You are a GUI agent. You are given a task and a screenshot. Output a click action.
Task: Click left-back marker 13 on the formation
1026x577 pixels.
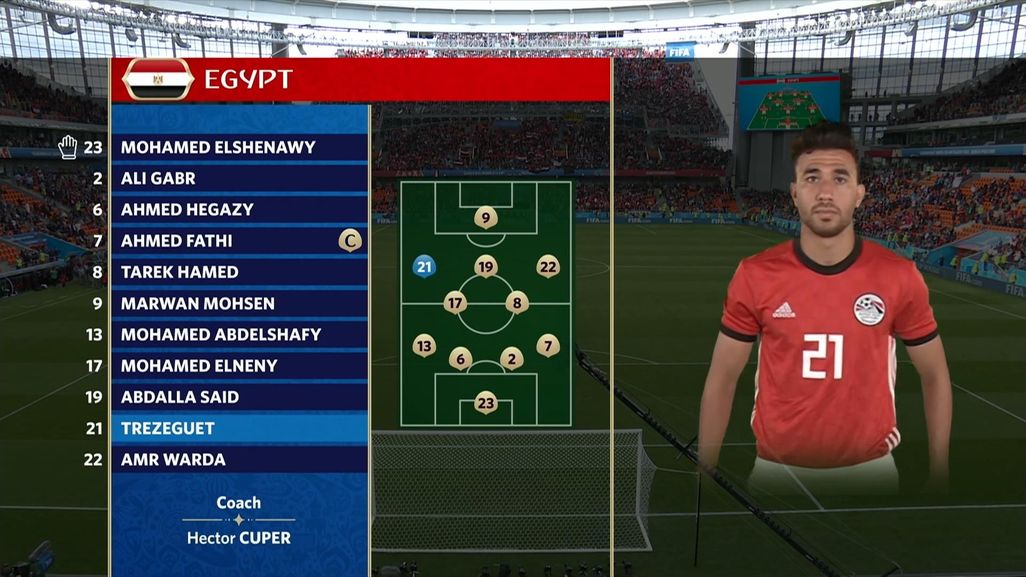(x=424, y=346)
